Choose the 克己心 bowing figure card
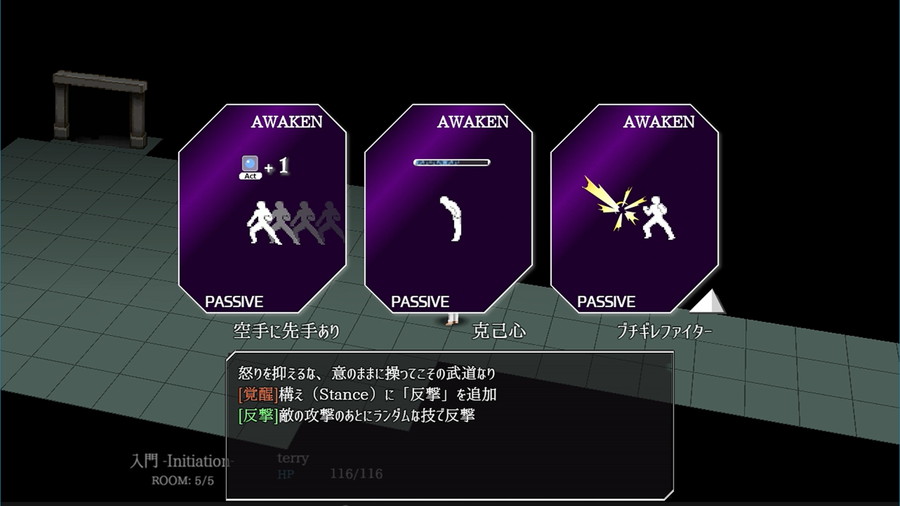Viewport: 900px width, 506px height. coord(448,208)
